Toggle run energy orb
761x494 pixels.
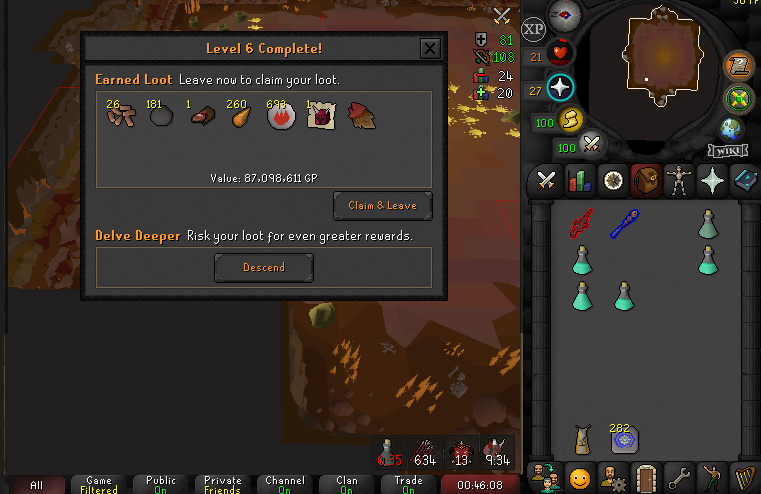(x=568, y=120)
